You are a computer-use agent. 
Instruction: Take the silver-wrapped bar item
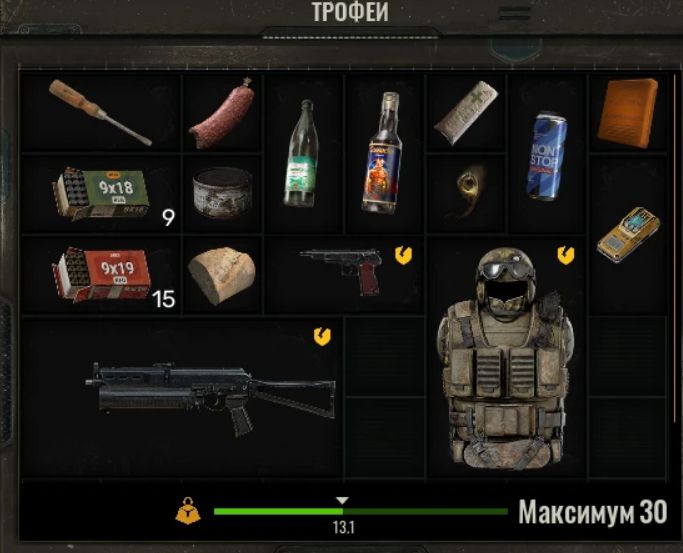pyautogui.click(x=466, y=111)
